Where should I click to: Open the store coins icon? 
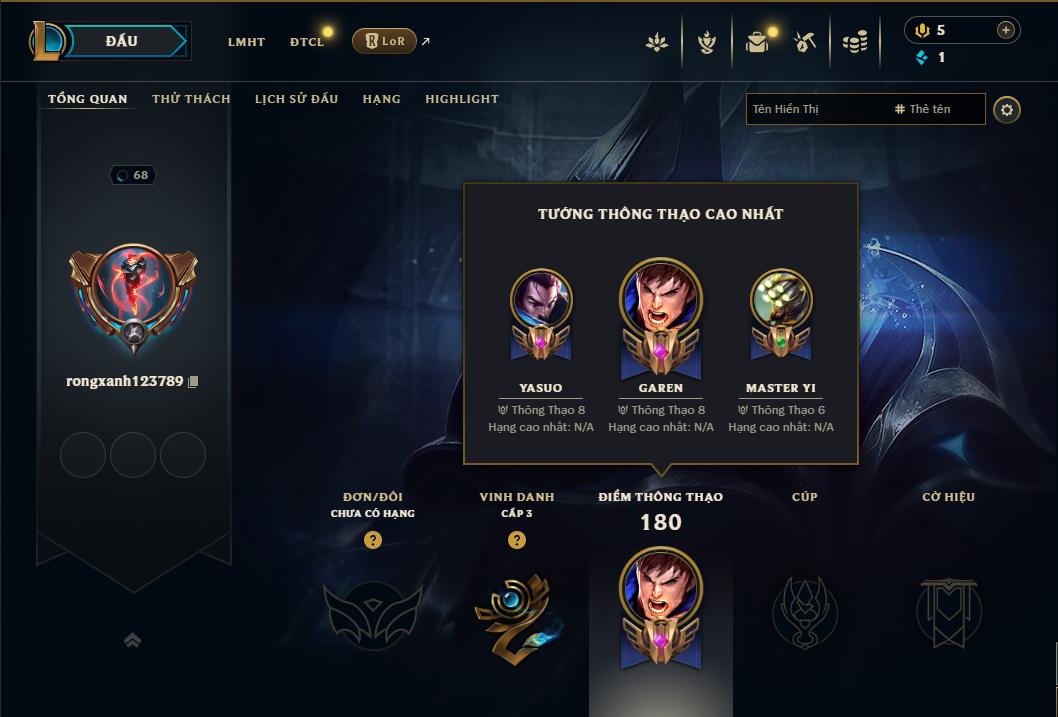(x=854, y=42)
